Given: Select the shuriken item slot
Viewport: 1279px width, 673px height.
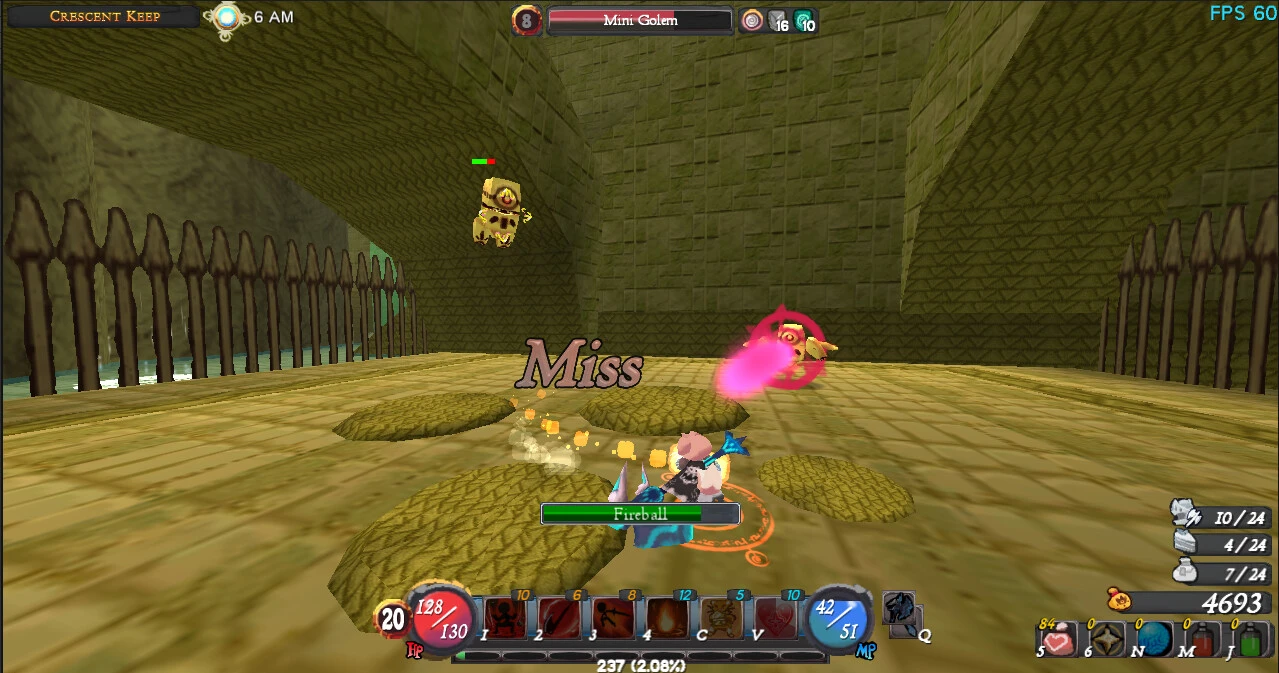Looking at the screenshot, I should coord(1106,640).
